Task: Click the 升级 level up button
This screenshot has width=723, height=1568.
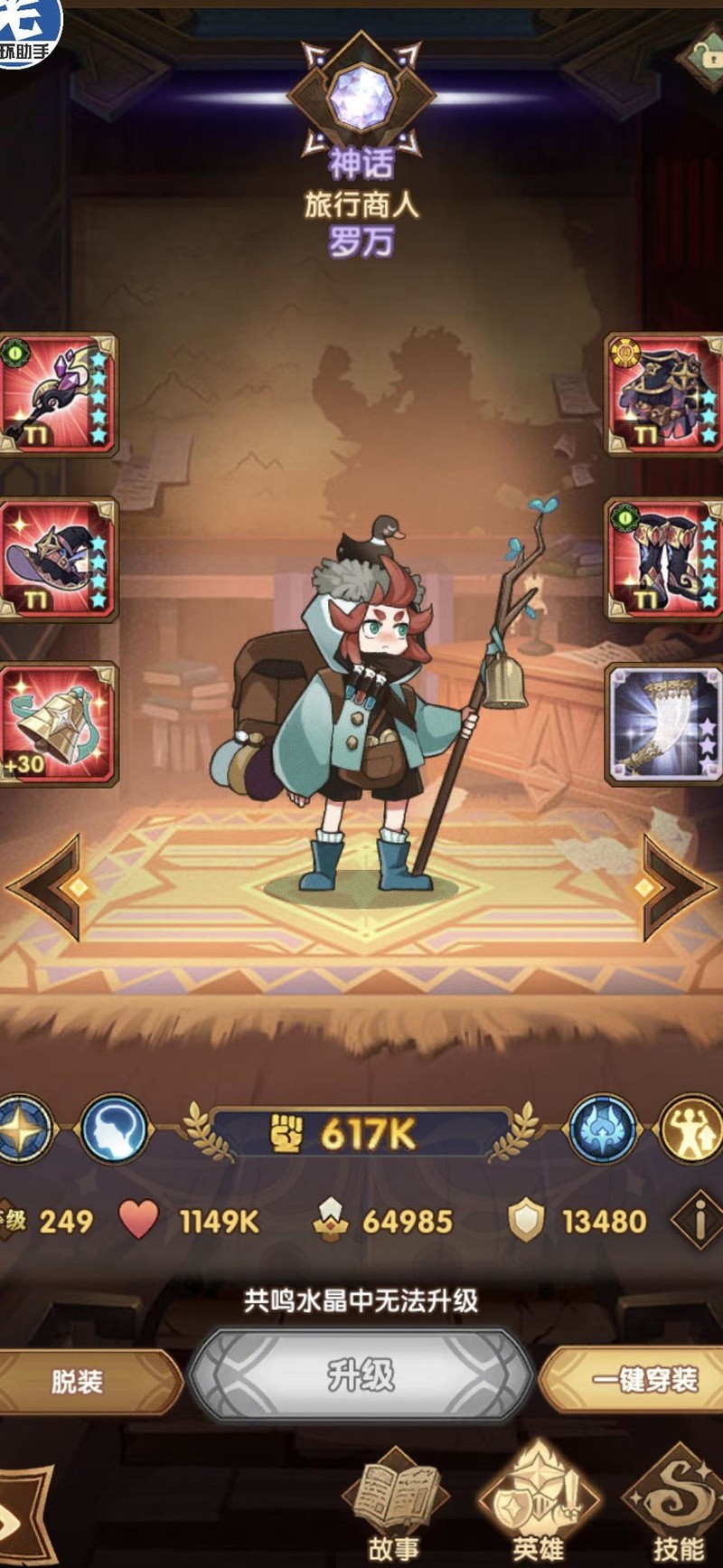Action: click(361, 1376)
